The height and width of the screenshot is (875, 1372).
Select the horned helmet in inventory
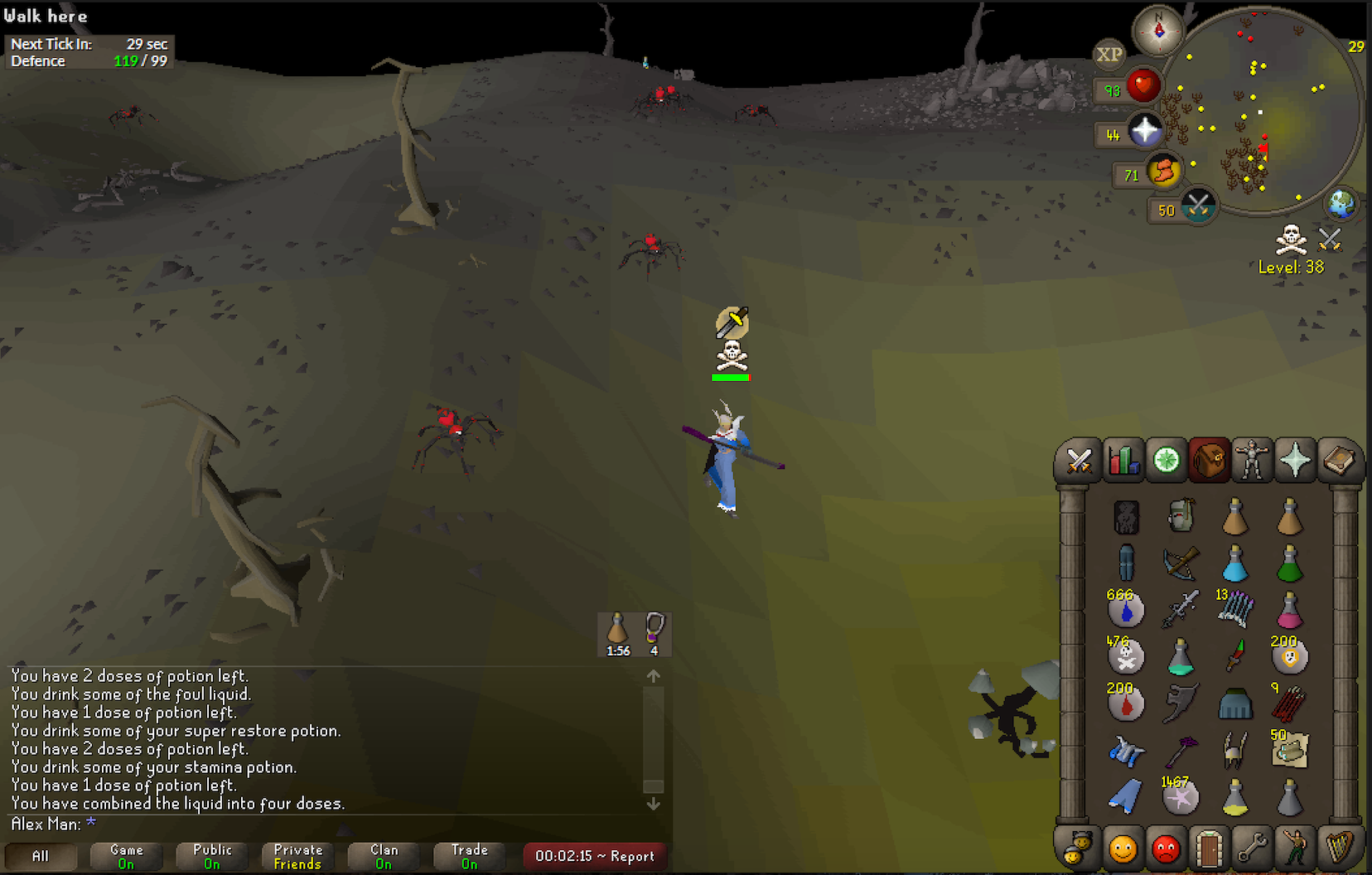pos(1234,751)
